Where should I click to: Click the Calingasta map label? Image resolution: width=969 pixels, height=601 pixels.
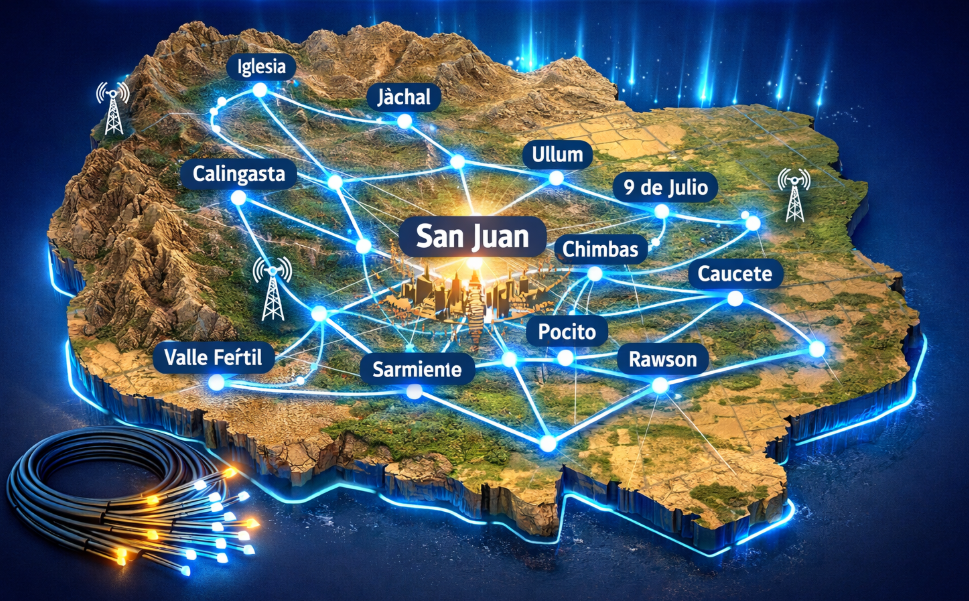coord(239,175)
